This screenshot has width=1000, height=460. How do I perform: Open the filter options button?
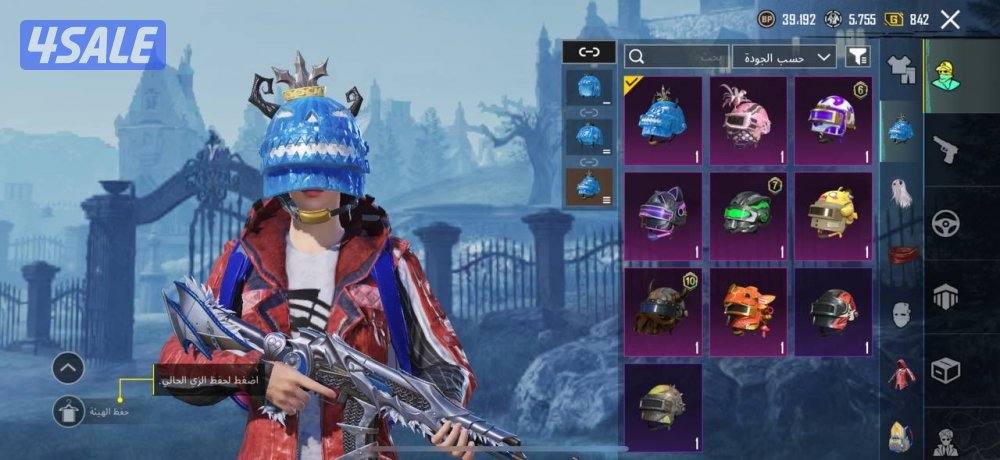click(x=858, y=56)
